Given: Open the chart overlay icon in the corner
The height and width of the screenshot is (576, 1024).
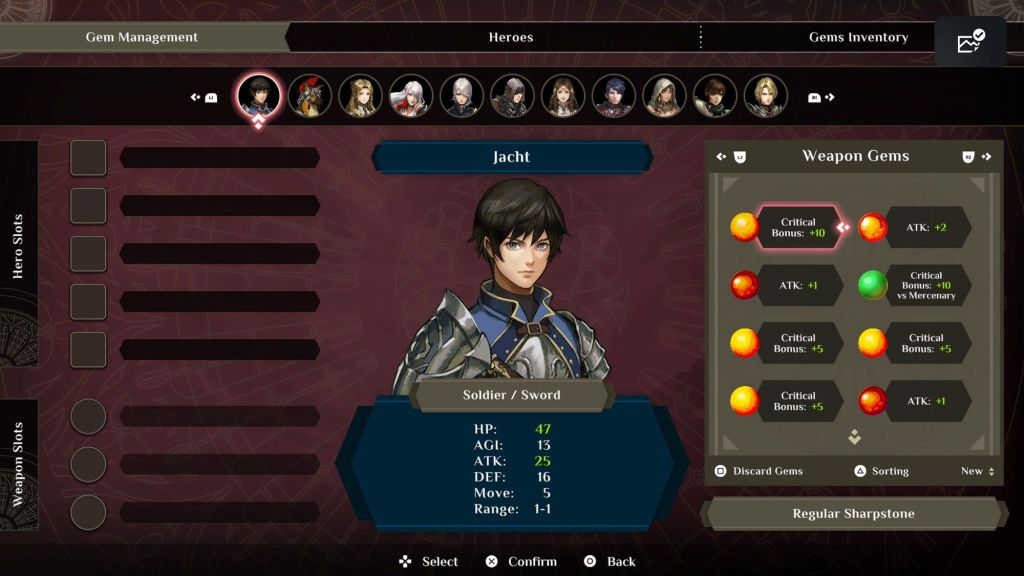Looking at the screenshot, I should [970, 42].
